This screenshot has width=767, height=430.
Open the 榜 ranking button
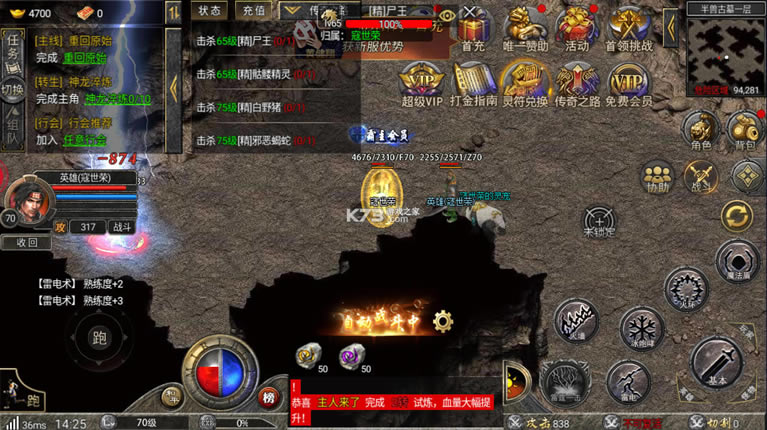[268, 397]
